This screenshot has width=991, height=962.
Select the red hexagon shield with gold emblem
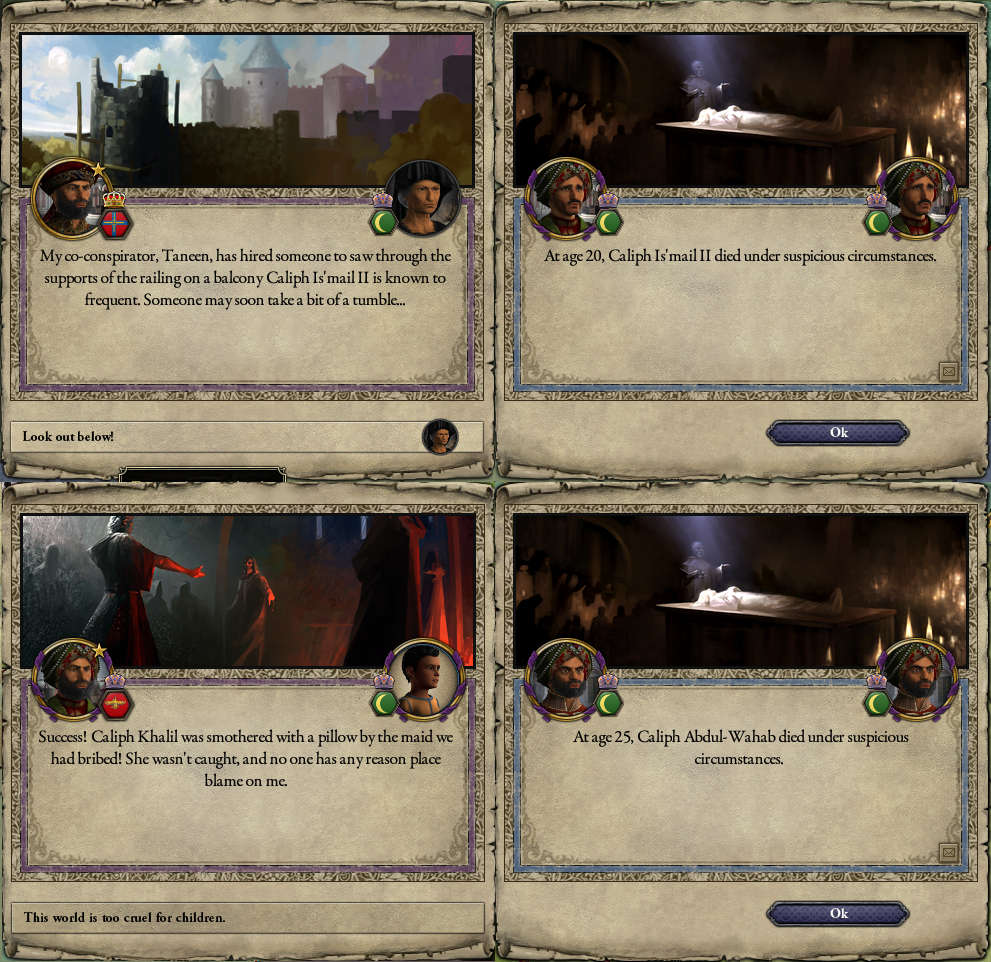(115, 703)
